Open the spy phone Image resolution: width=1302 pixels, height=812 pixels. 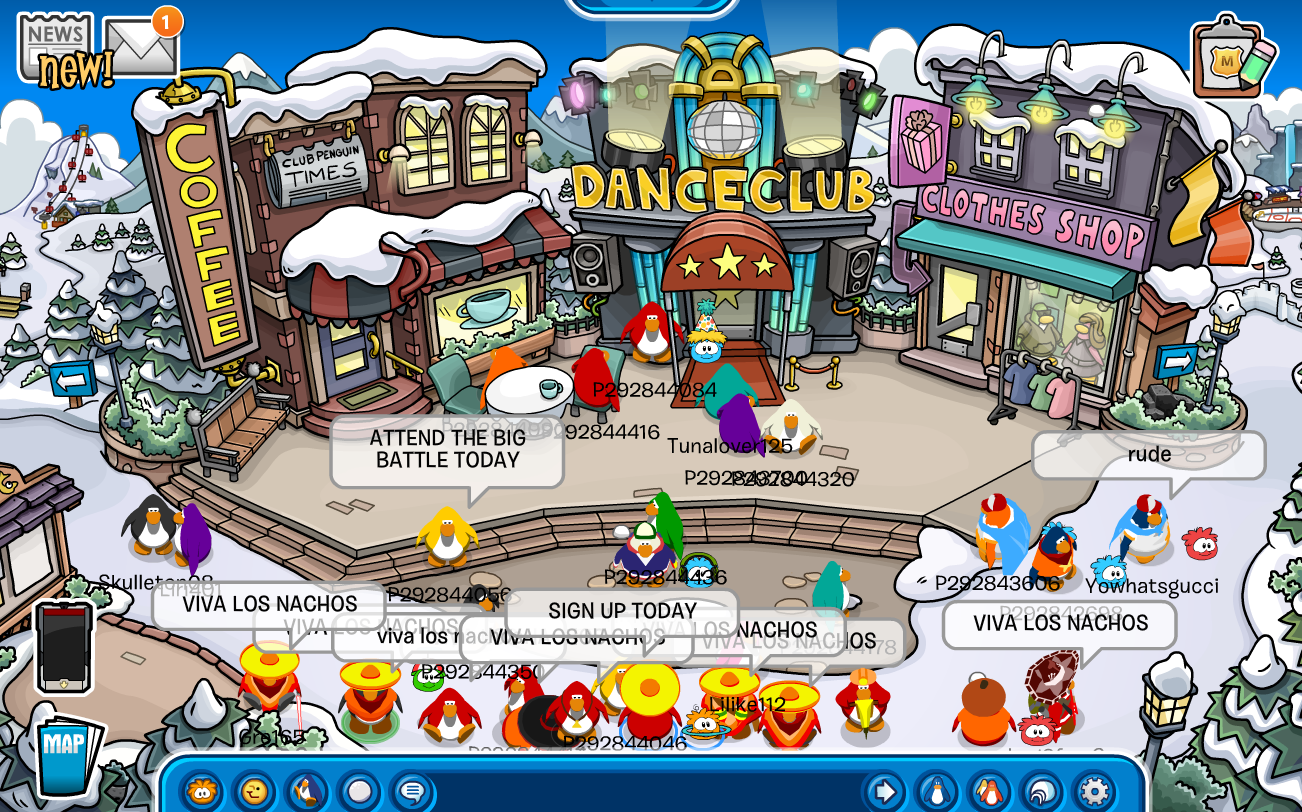(x=64, y=646)
